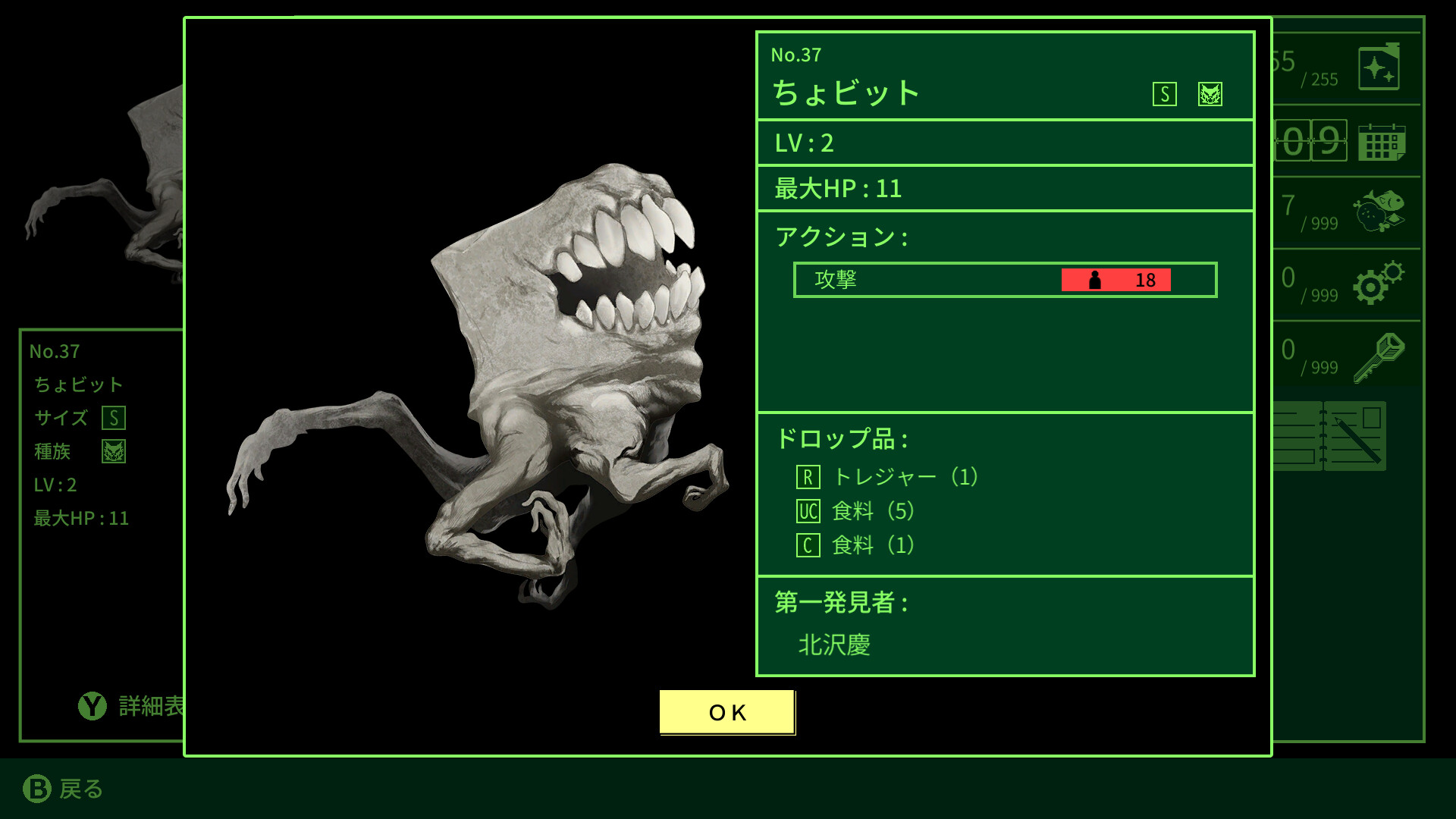Toggle the R rarity tag on トレジャー

[810, 477]
